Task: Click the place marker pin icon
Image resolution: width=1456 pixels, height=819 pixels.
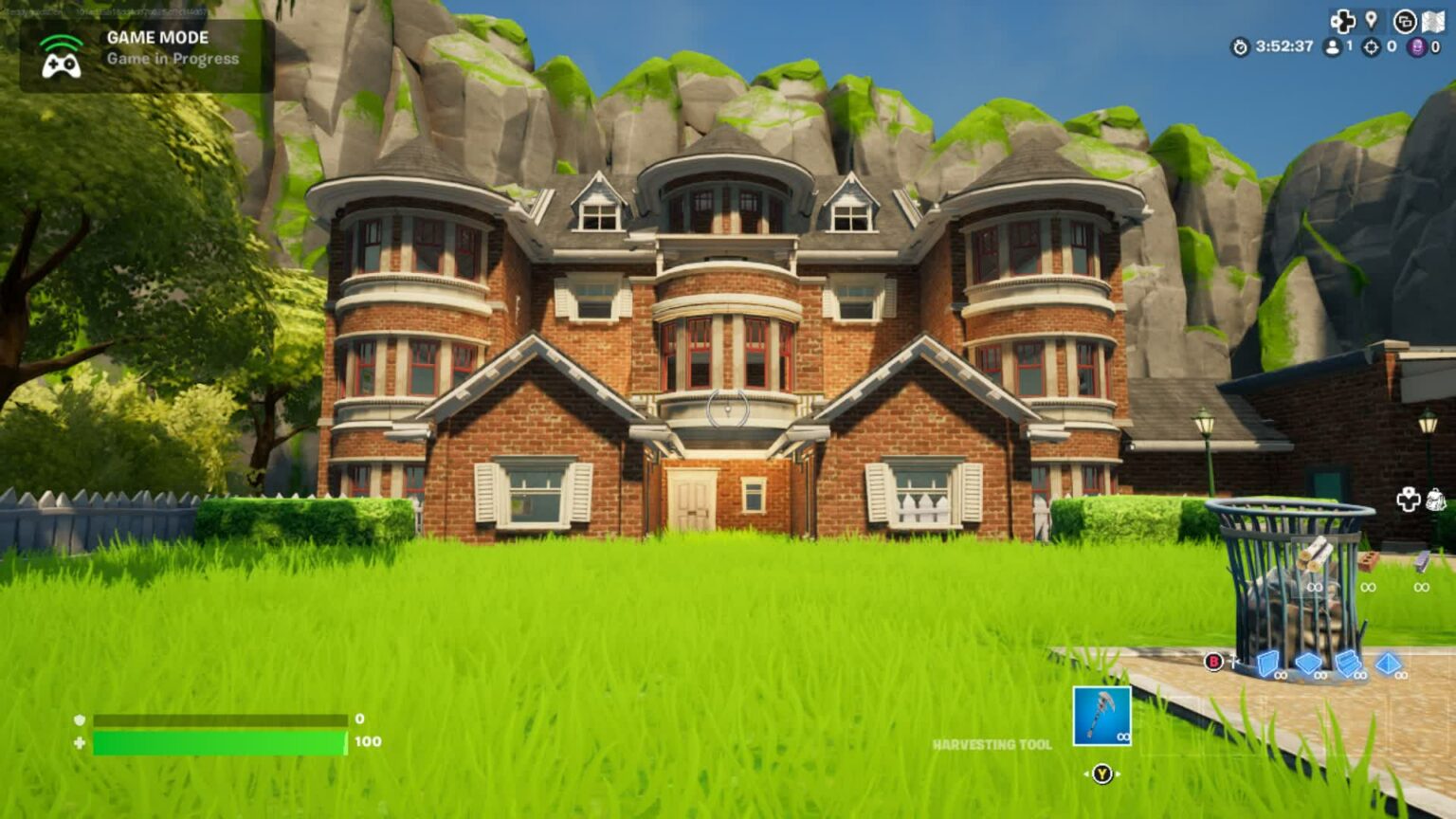Action: coord(1371,20)
